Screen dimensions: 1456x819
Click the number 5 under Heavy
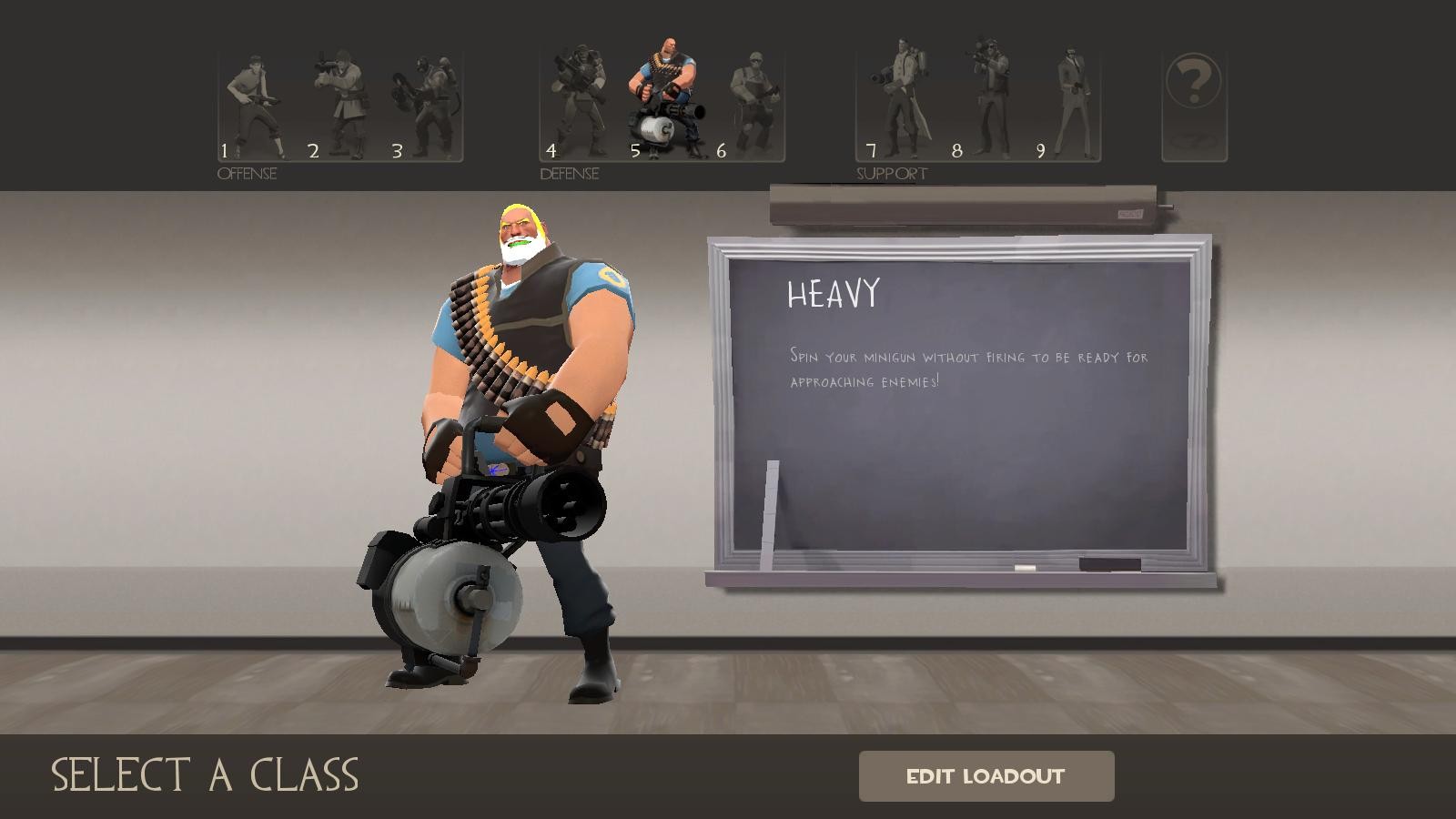coord(637,151)
